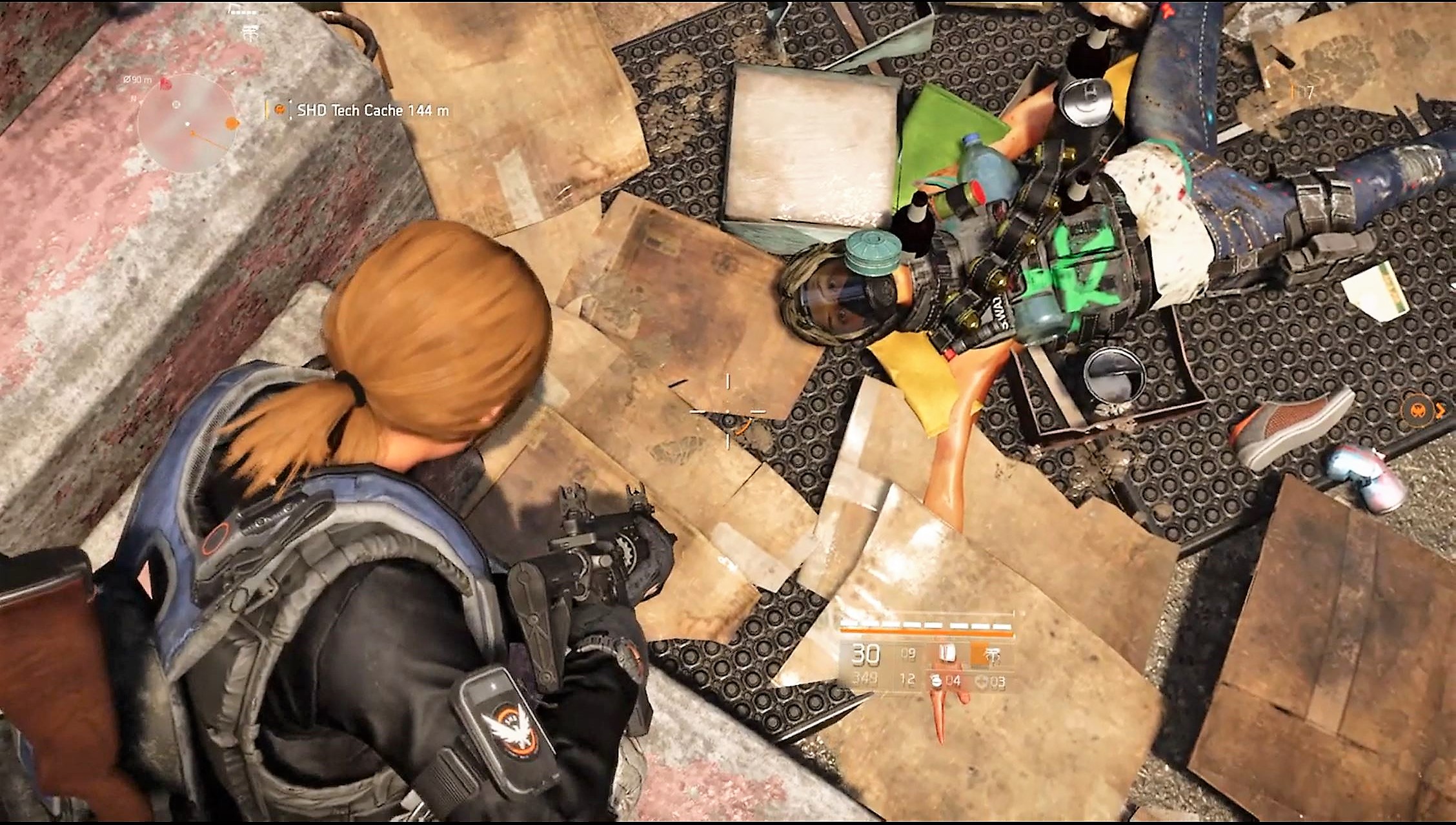Expand the minimap radius showing 90 m

coord(137,80)
